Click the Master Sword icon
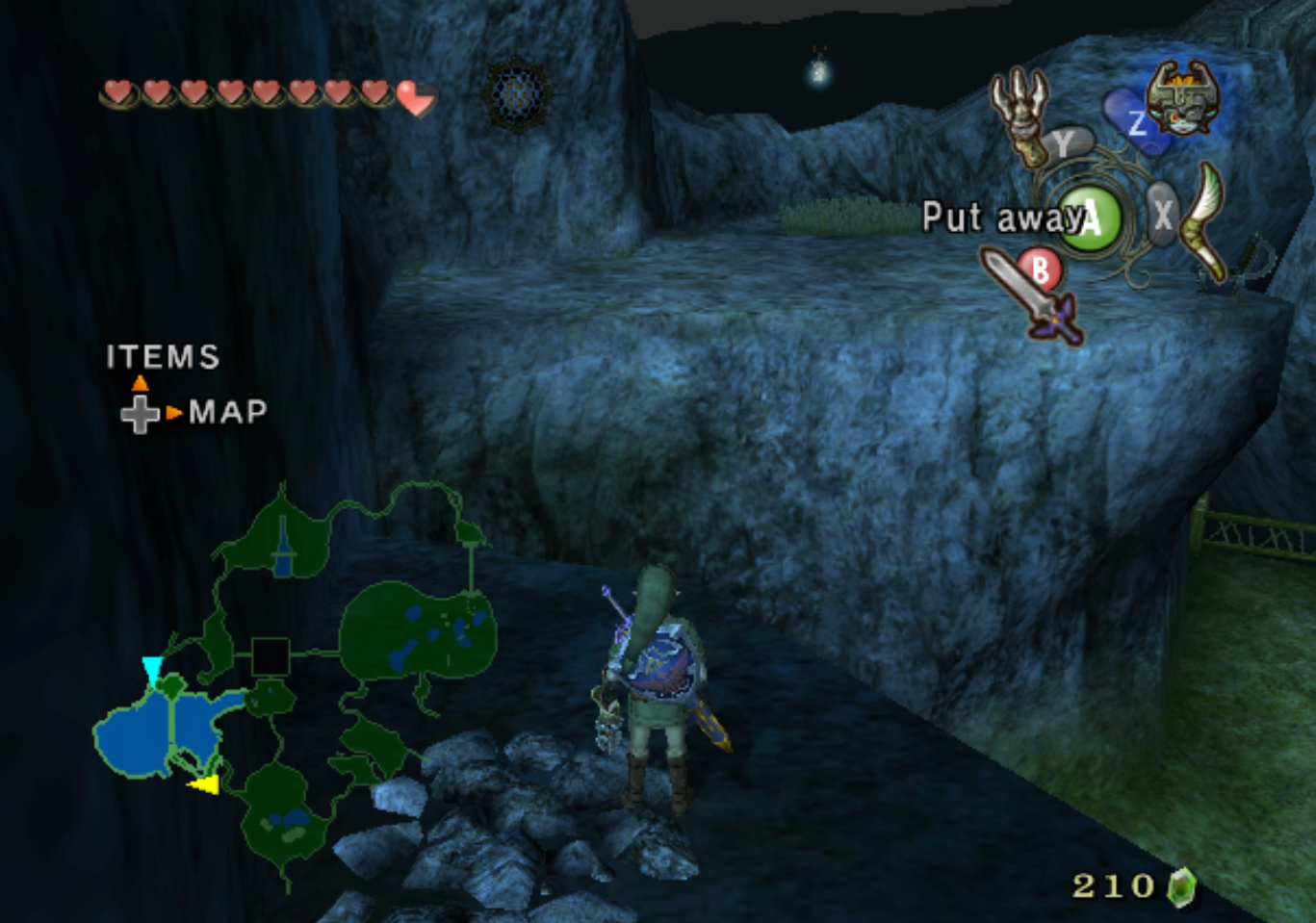The width and height of the screenshot is (1316, 923). [1030, 295]
